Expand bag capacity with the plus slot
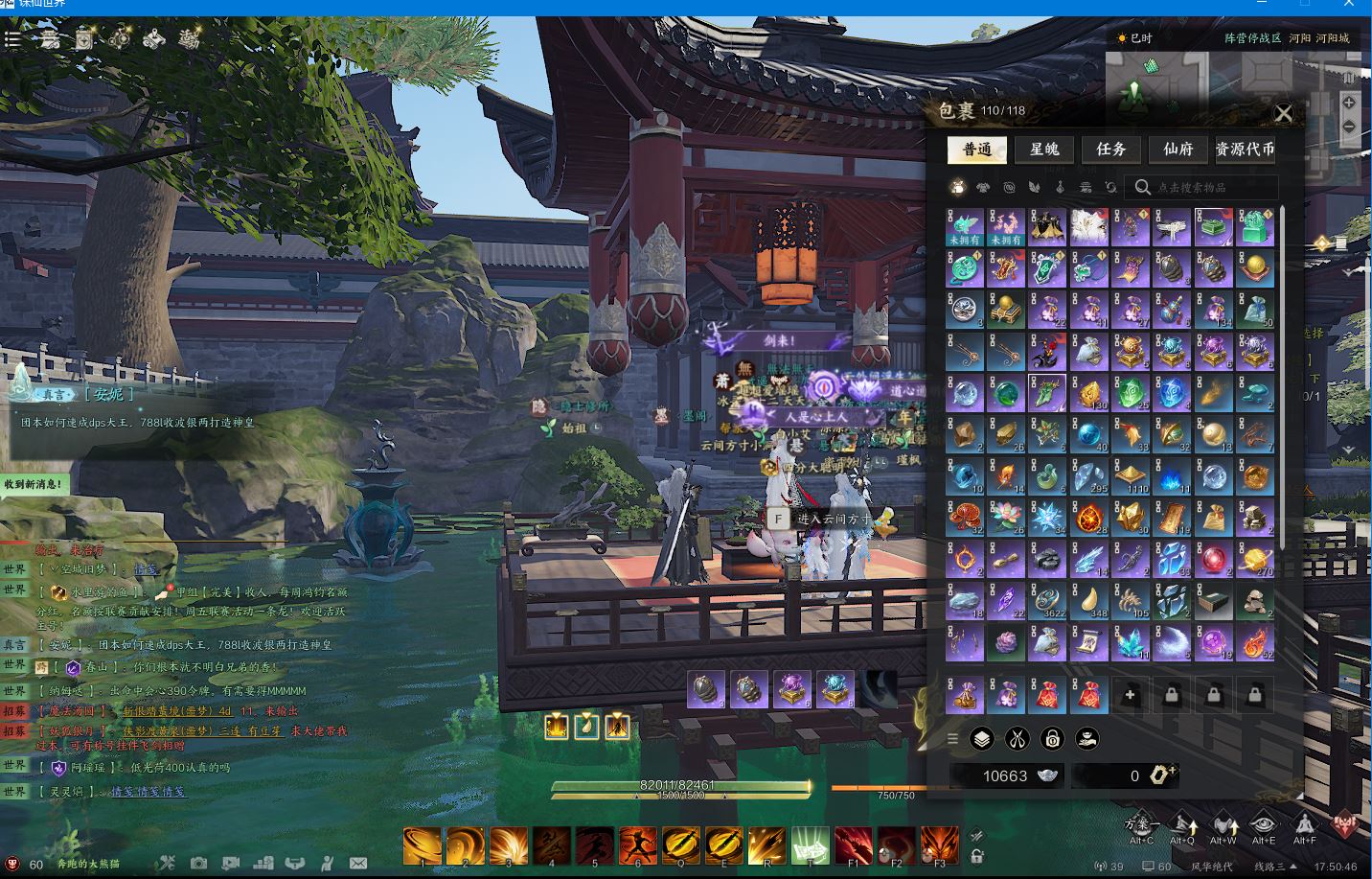This screenshot has height=879, width=1372. click(x=1131, y=695)
